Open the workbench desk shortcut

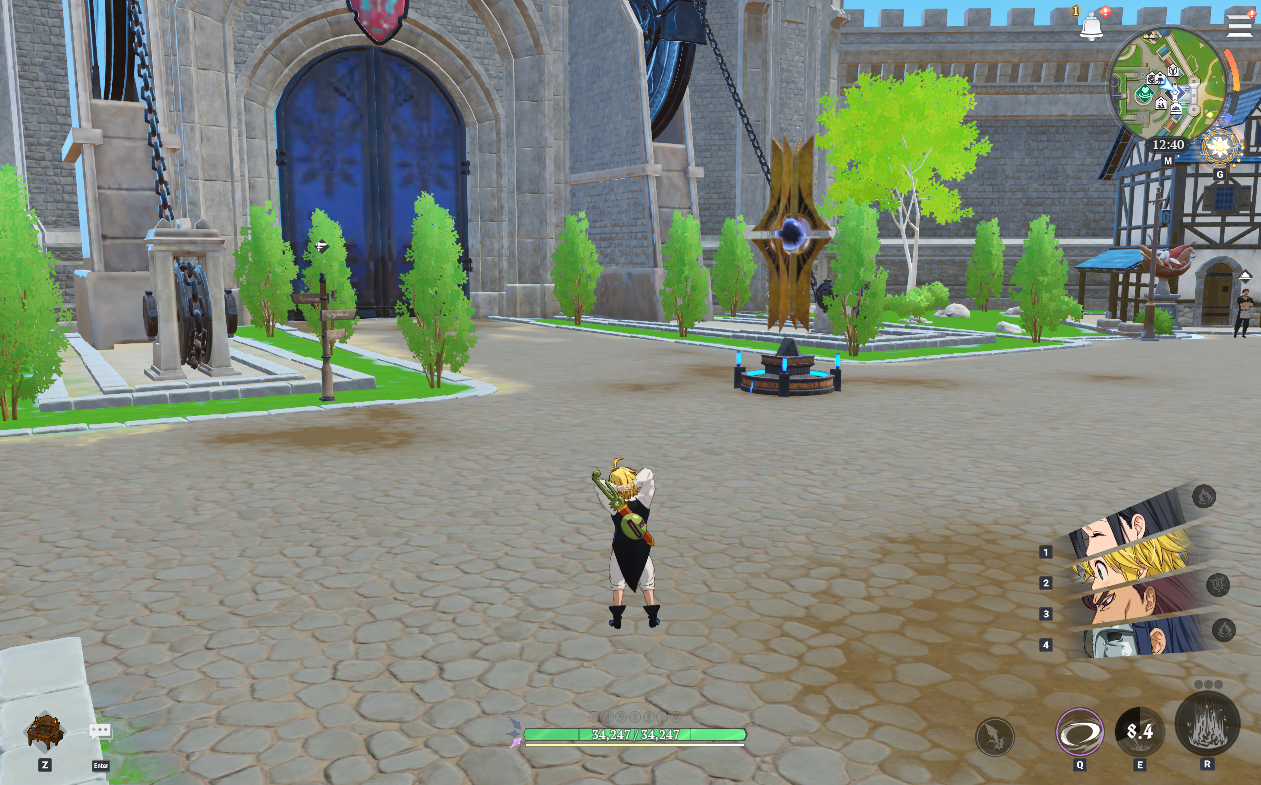tap(45, 732)
